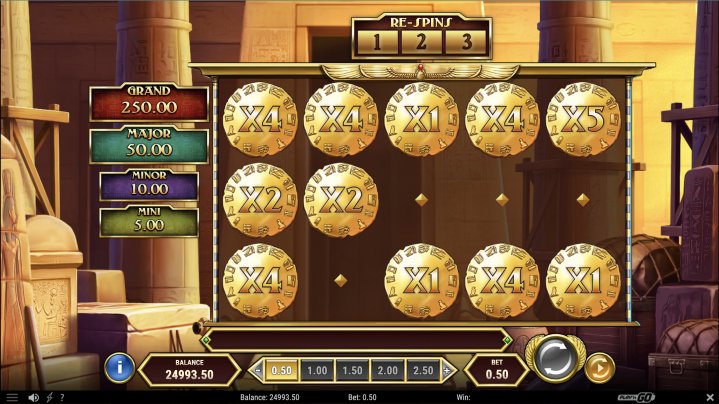The image size is (719, 404).
Task: Choose the 1.00 bet option
Action: (317, 370)
